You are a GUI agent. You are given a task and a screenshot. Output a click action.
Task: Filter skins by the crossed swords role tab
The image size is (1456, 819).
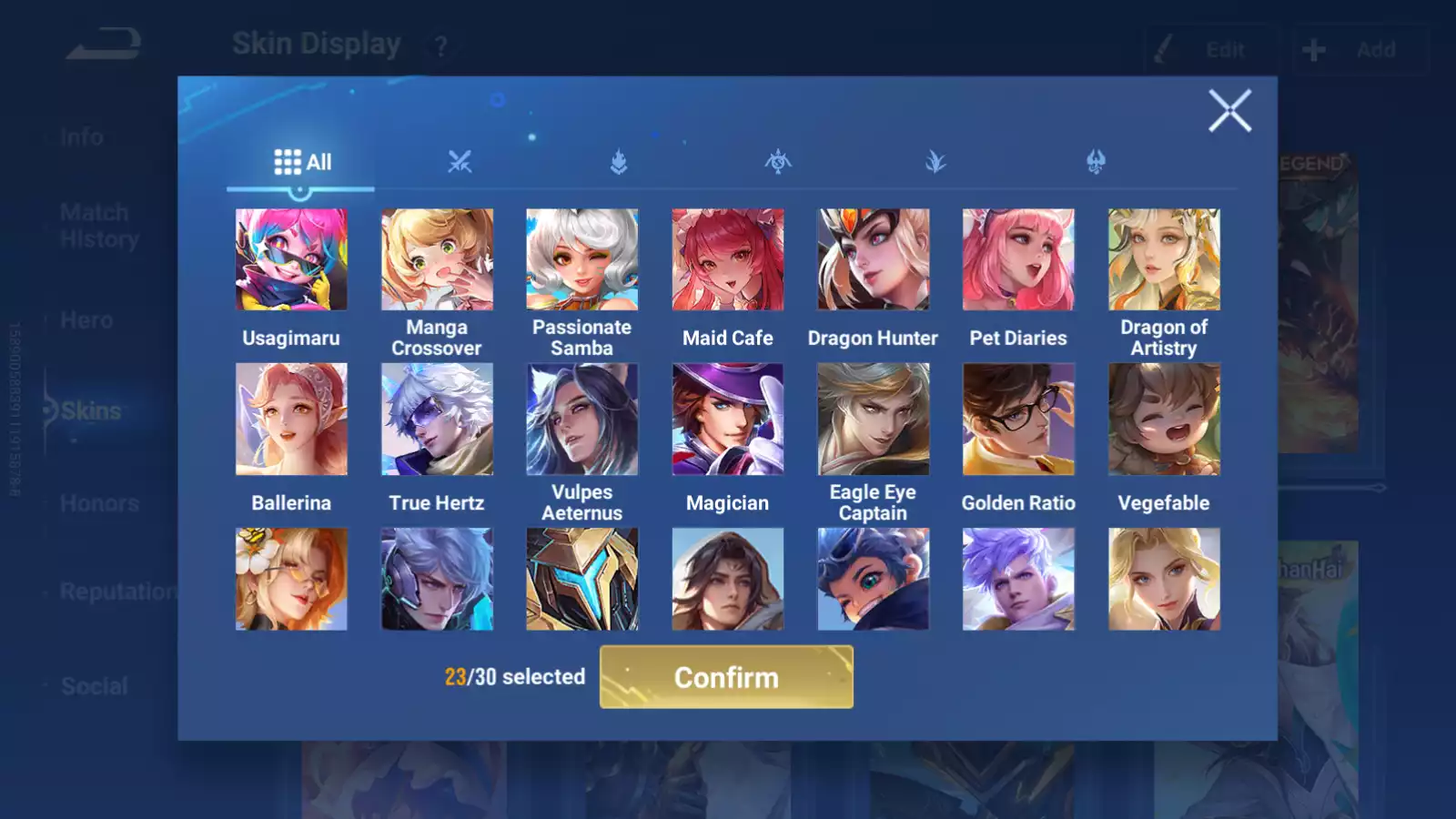click(460, 163)
